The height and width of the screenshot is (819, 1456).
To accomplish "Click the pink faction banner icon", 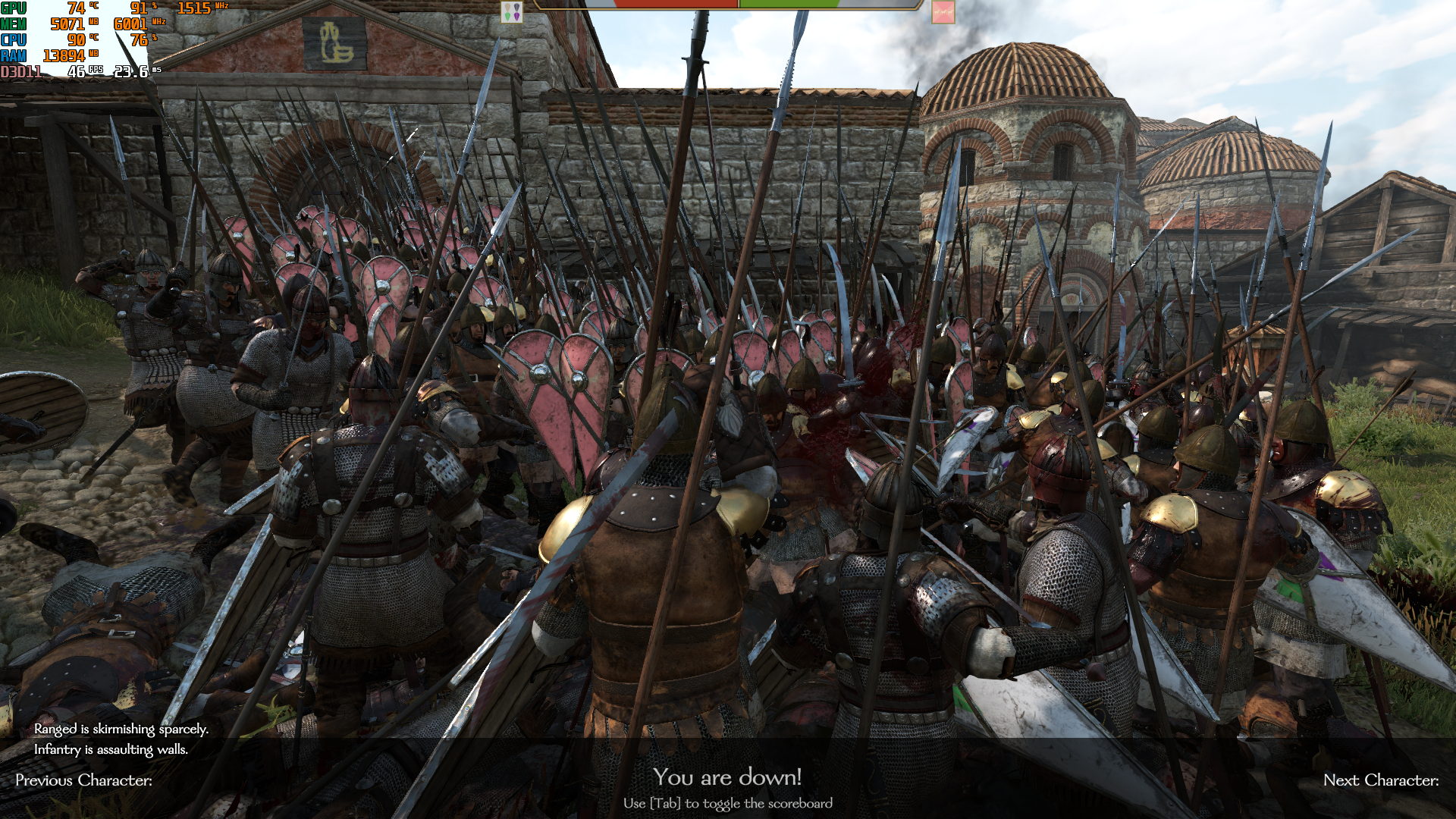I will [943, 11].
